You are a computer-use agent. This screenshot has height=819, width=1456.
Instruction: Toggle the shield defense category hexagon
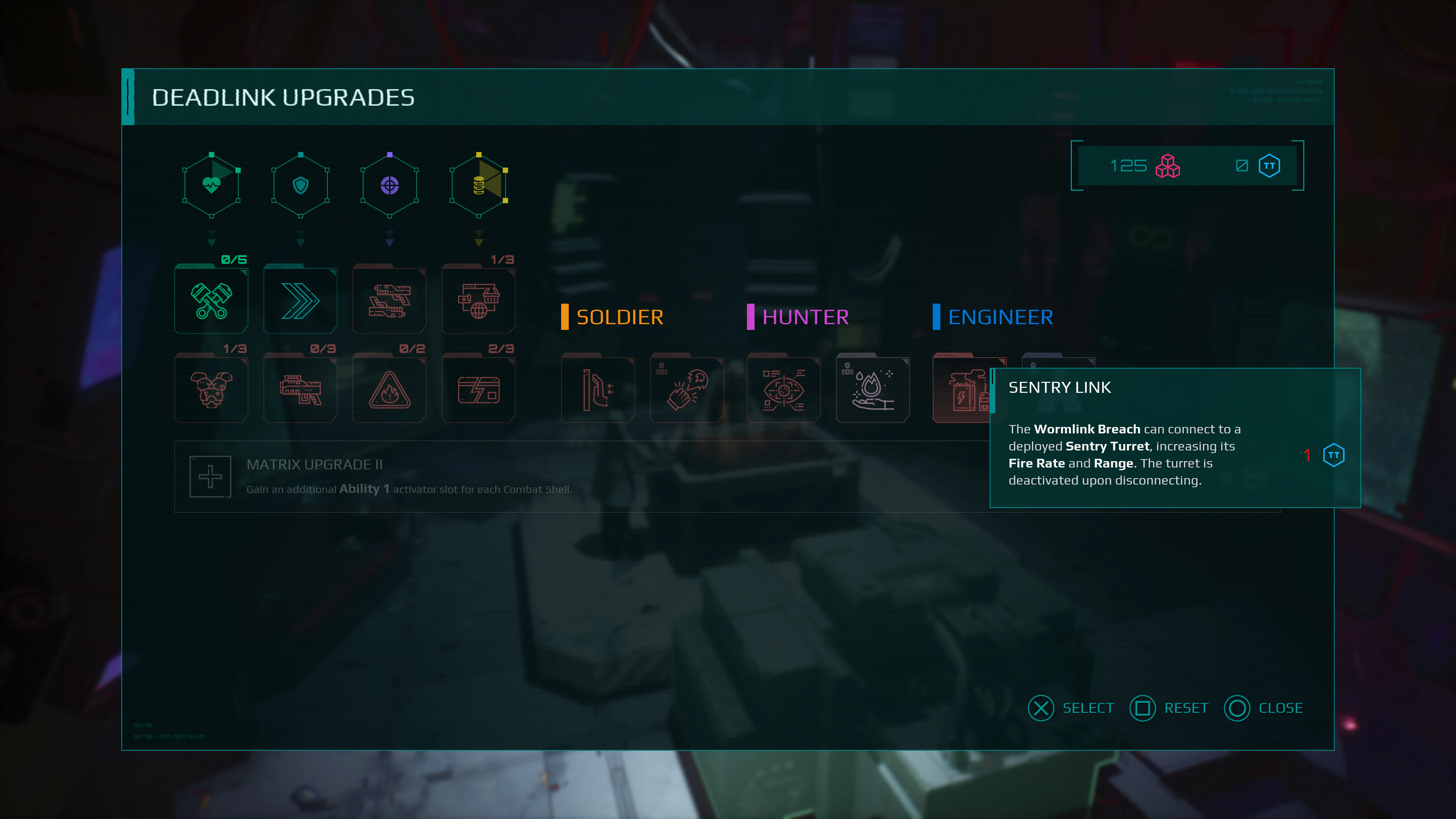click(300, 185)
